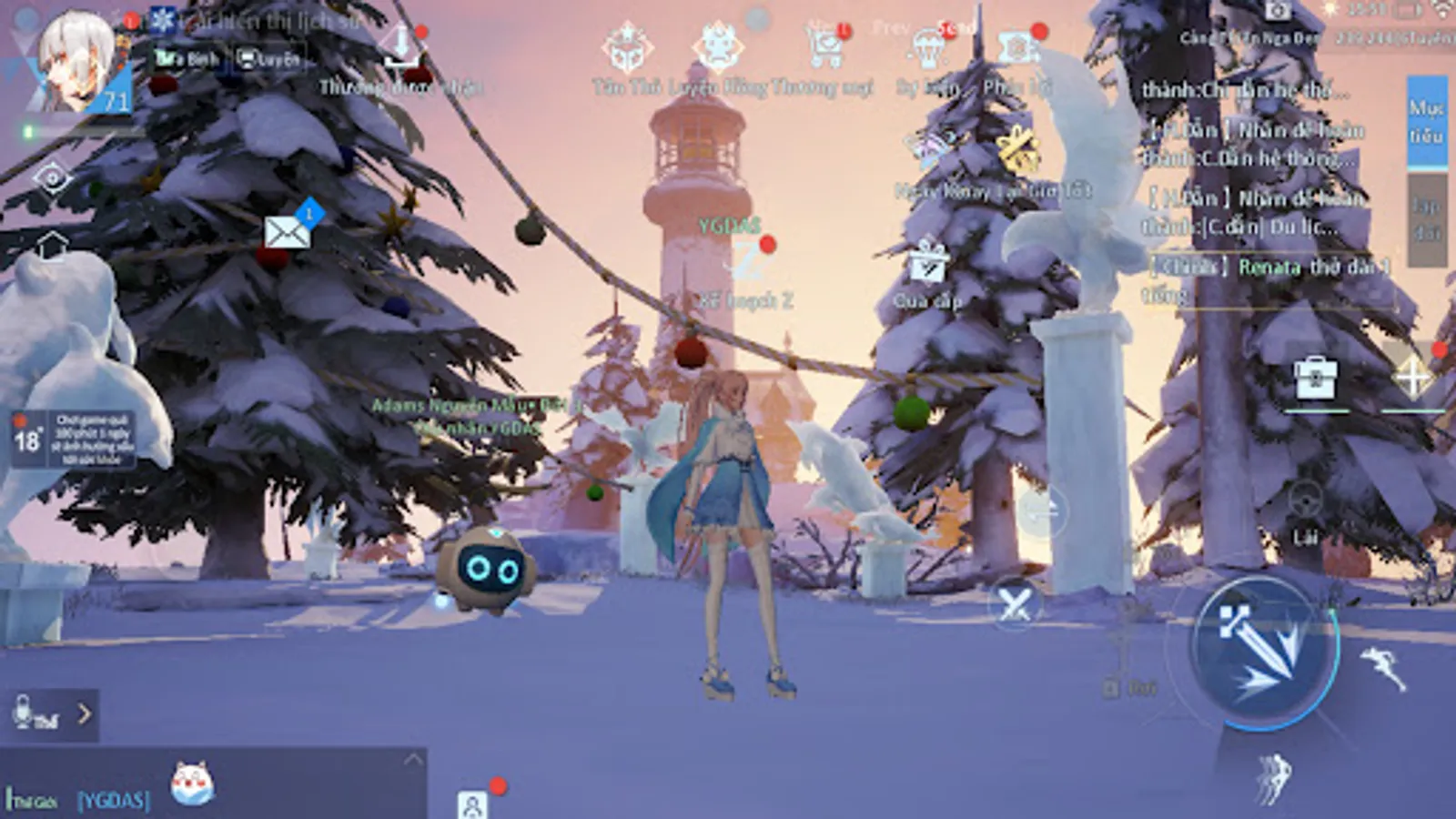Expand the chat panel chevron near microphone

[x=86, y=714]
